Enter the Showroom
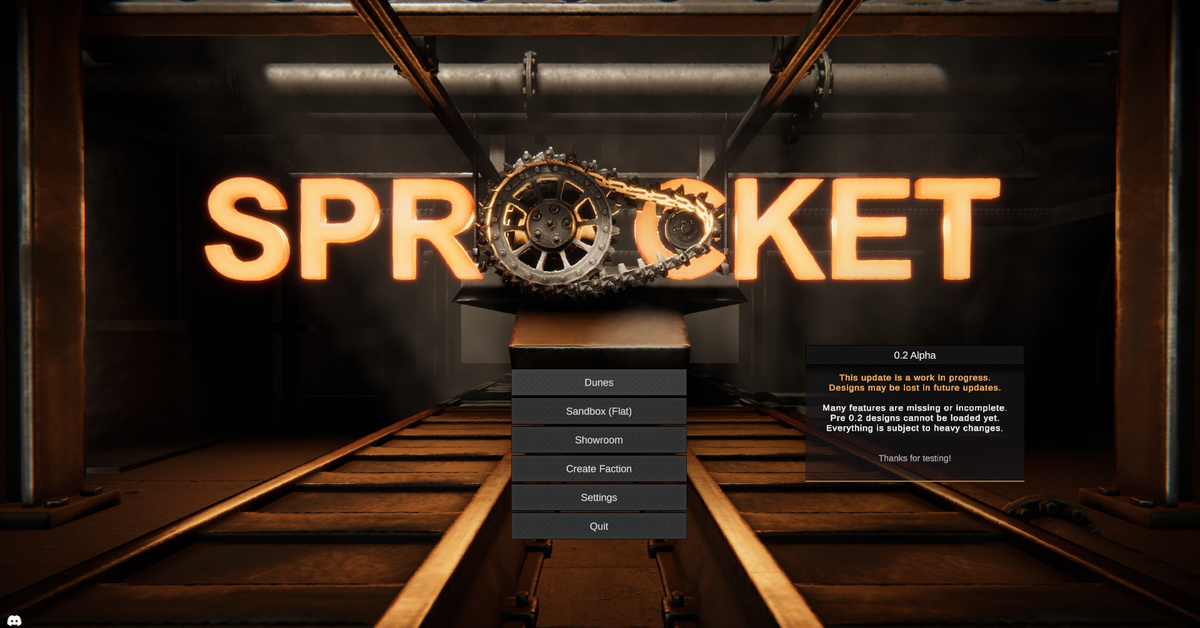 599,440
